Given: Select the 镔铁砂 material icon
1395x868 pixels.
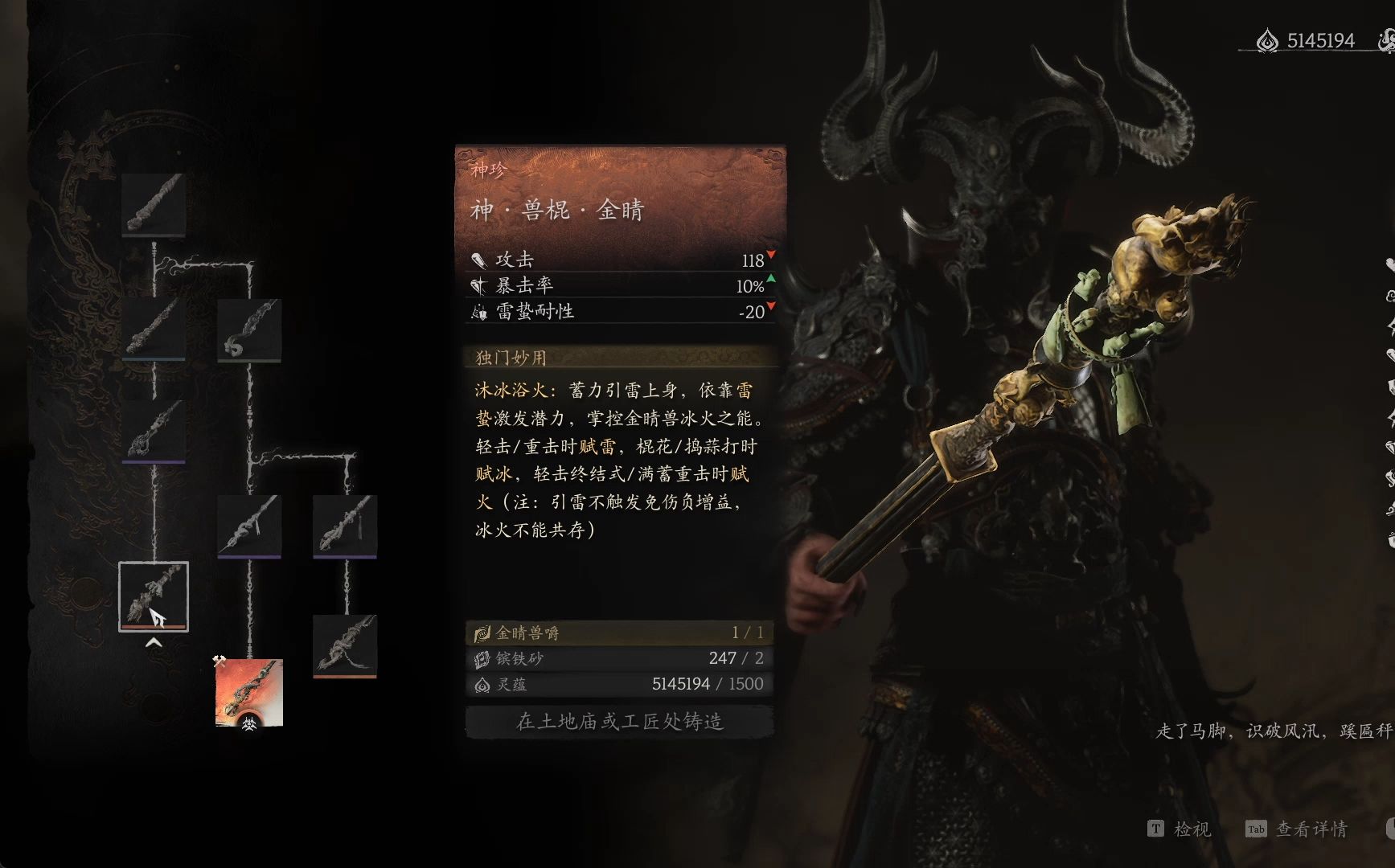Looking at the screenshot, I should click(x=481, y=659).
